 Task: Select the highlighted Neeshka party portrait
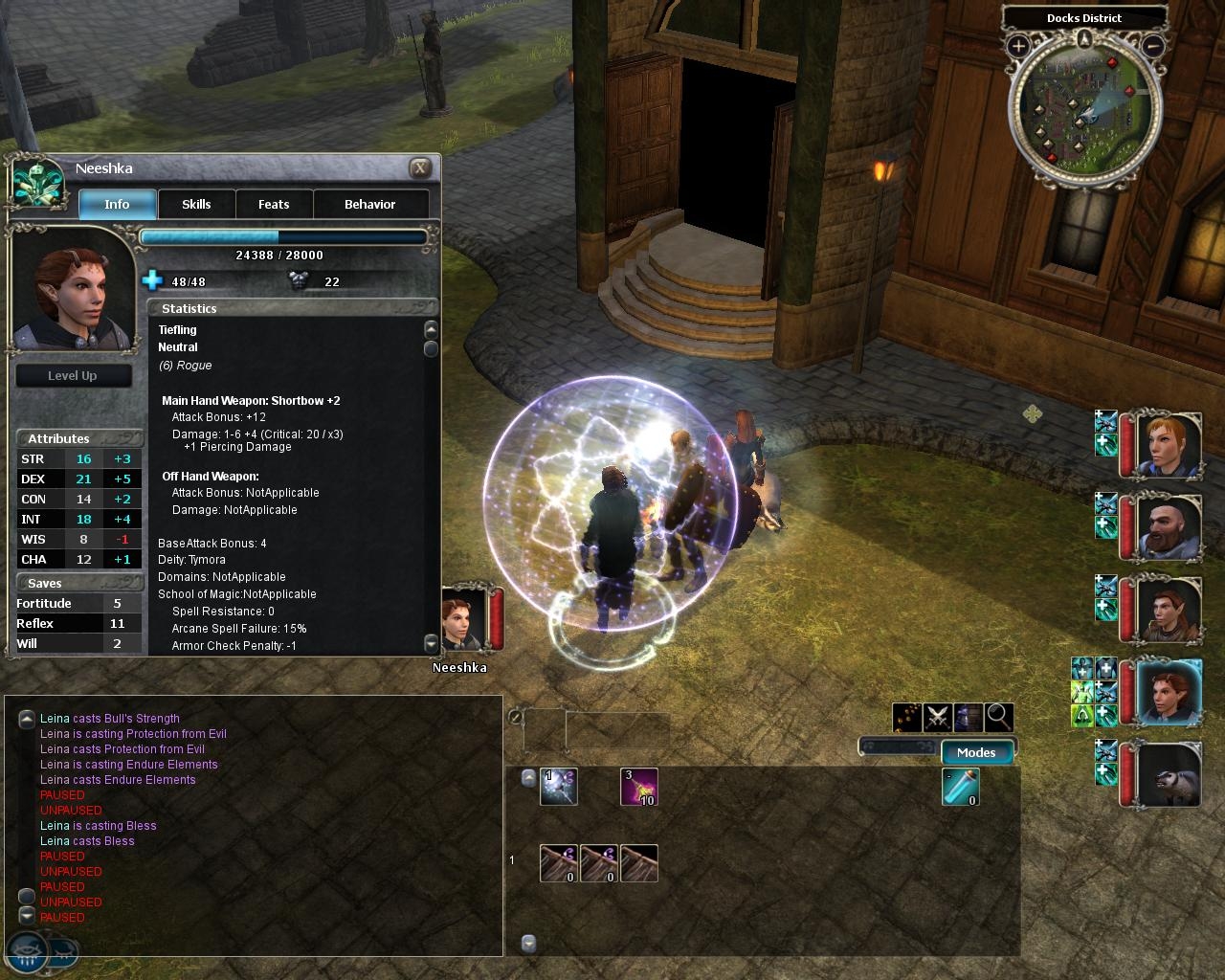[x=1167, y=691]
